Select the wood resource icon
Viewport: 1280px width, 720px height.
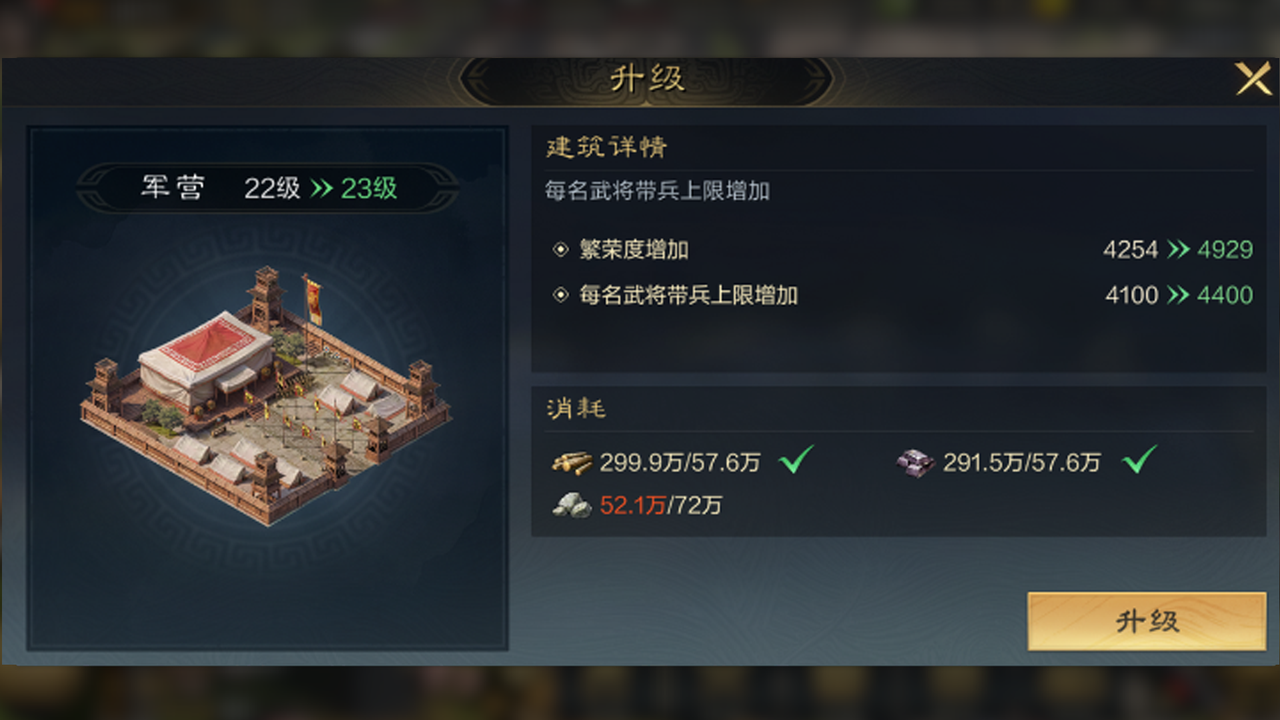[573, 463]
